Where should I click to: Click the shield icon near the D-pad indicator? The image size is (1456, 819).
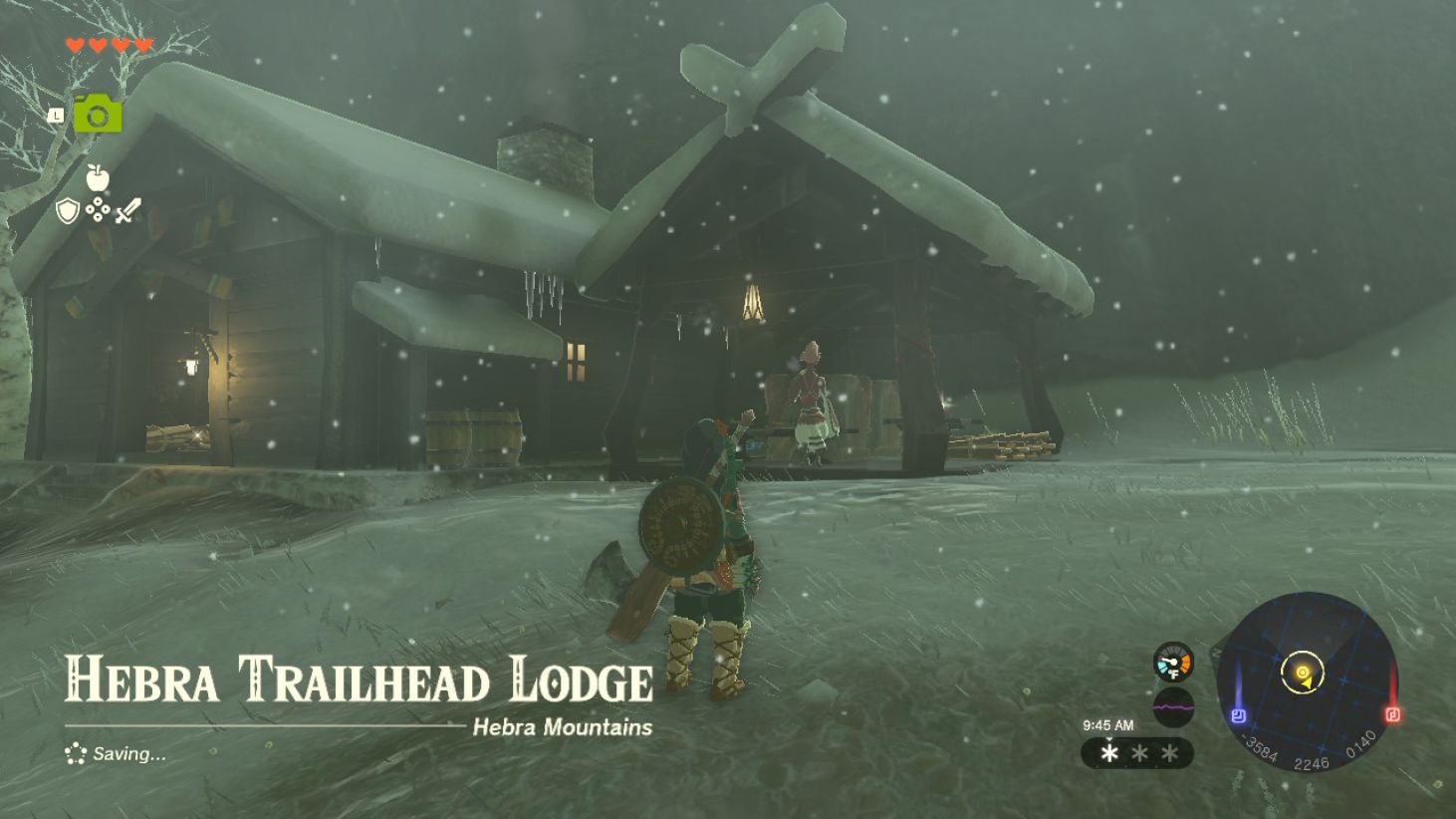[66, 209]
